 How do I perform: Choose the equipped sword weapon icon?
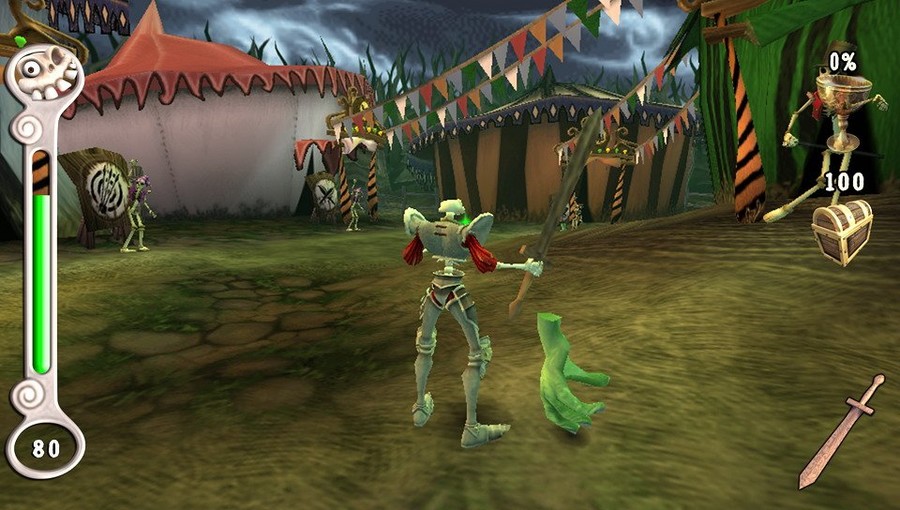(841, 432)
